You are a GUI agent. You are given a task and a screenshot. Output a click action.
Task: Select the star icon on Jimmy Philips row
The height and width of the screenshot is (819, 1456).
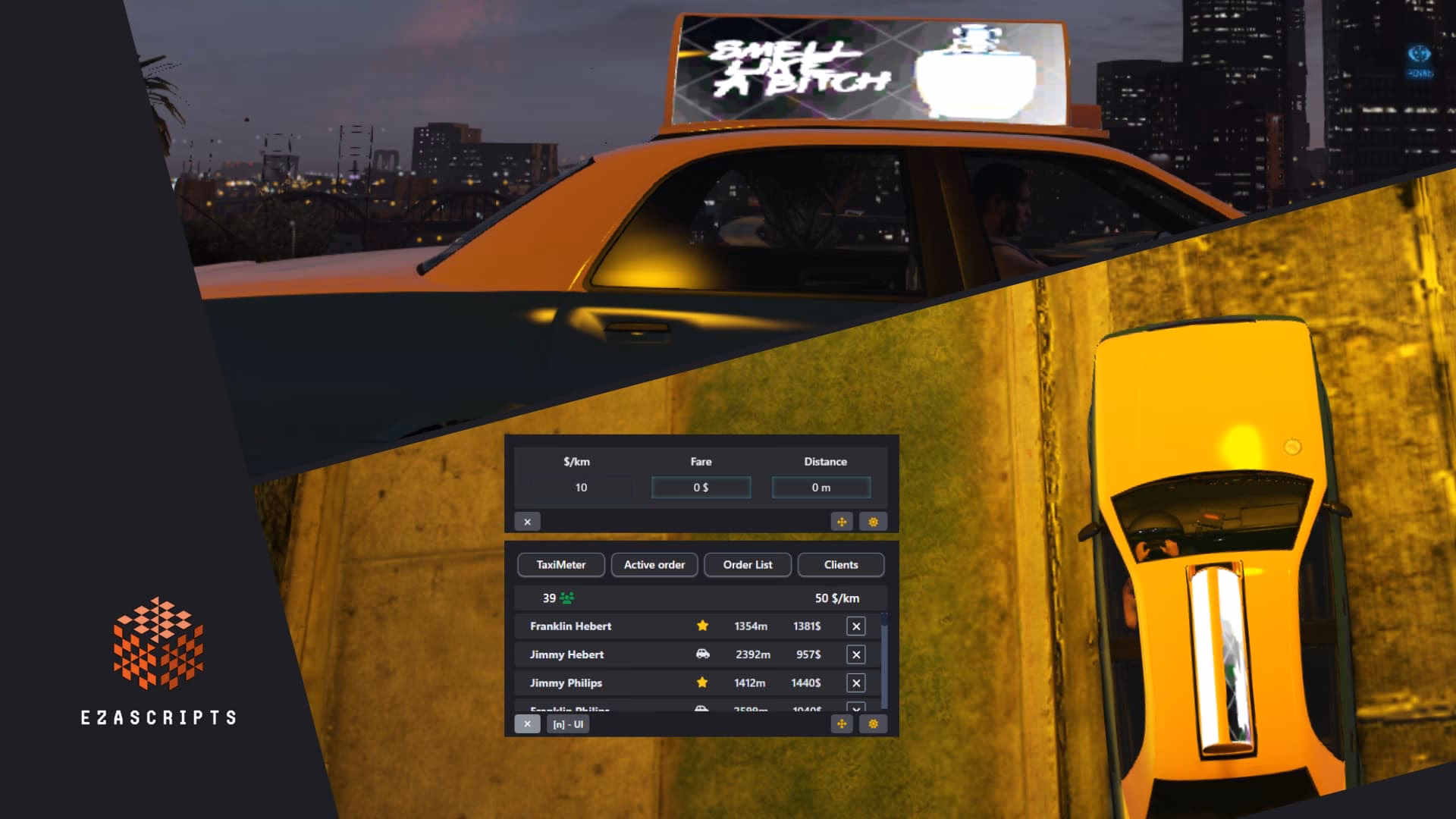[702, 682]
